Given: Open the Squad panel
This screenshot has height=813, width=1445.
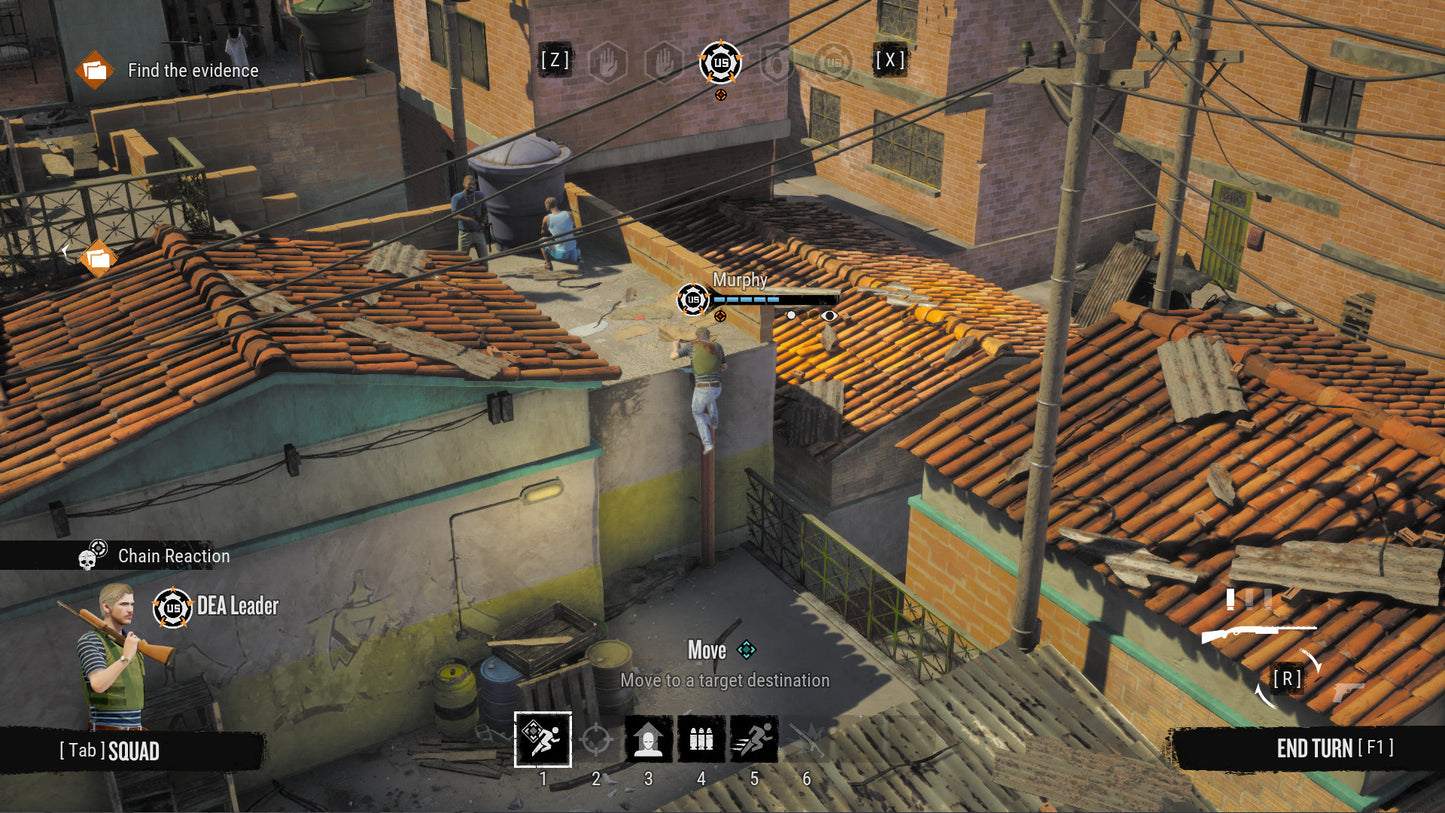Looking at the screenshot, I should pos(110,751).
